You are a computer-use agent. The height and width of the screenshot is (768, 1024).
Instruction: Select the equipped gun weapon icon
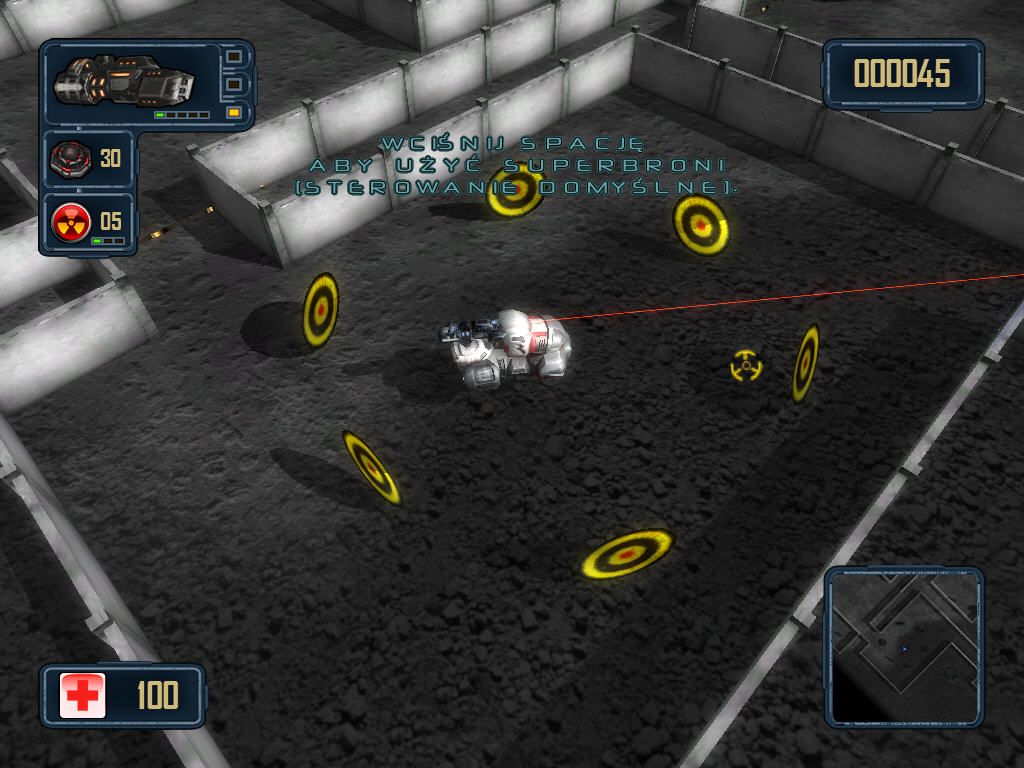pyautogui.click(x=122, y=80)
